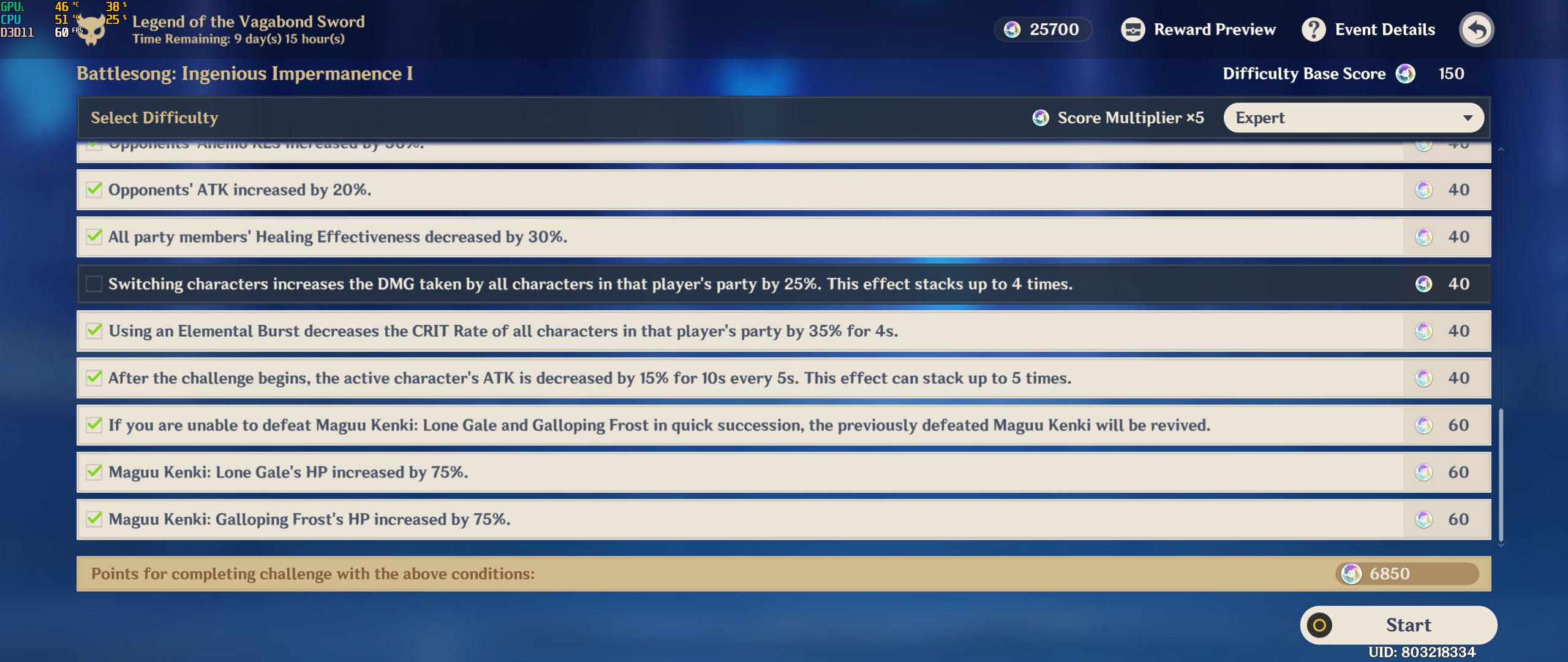Disable active character's ATK decrease condition
The image size is (1568, 662).
94,378
